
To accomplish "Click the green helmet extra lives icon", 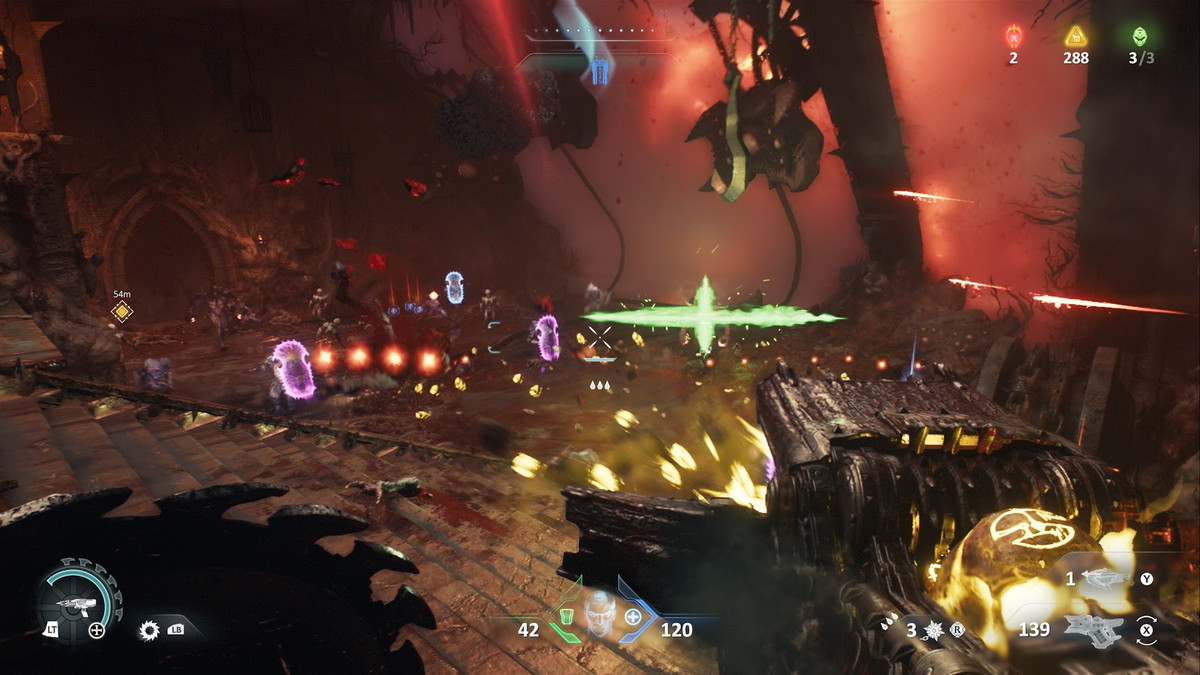I will pos(1140,36).
